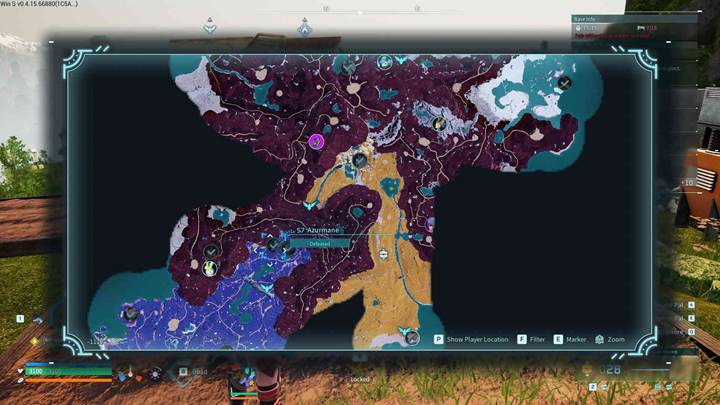Viewport: 720px width, 405px height.
Task: Click the pink-ringed boss marker on the map
Action: coord(316,141)
